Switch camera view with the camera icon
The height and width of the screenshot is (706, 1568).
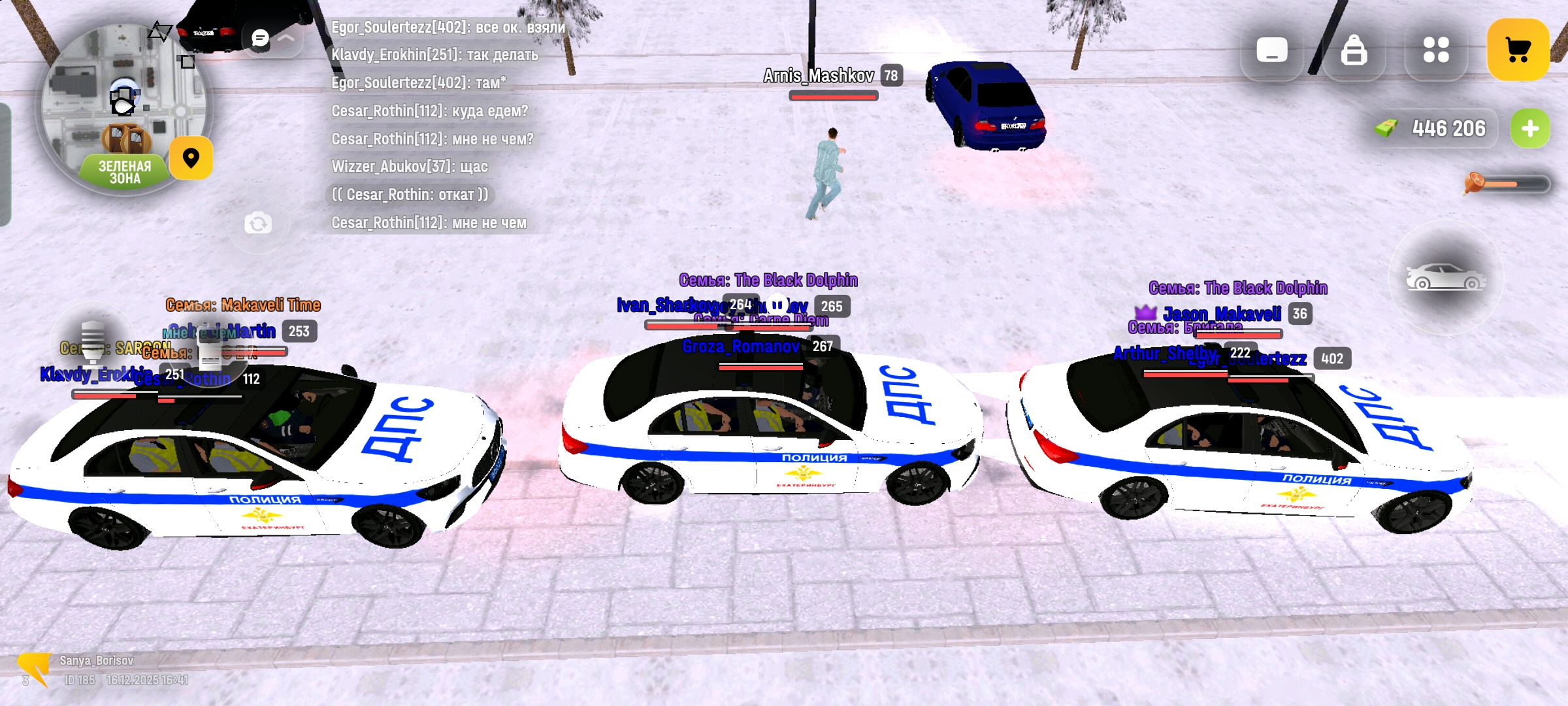[x=258, y=224]
